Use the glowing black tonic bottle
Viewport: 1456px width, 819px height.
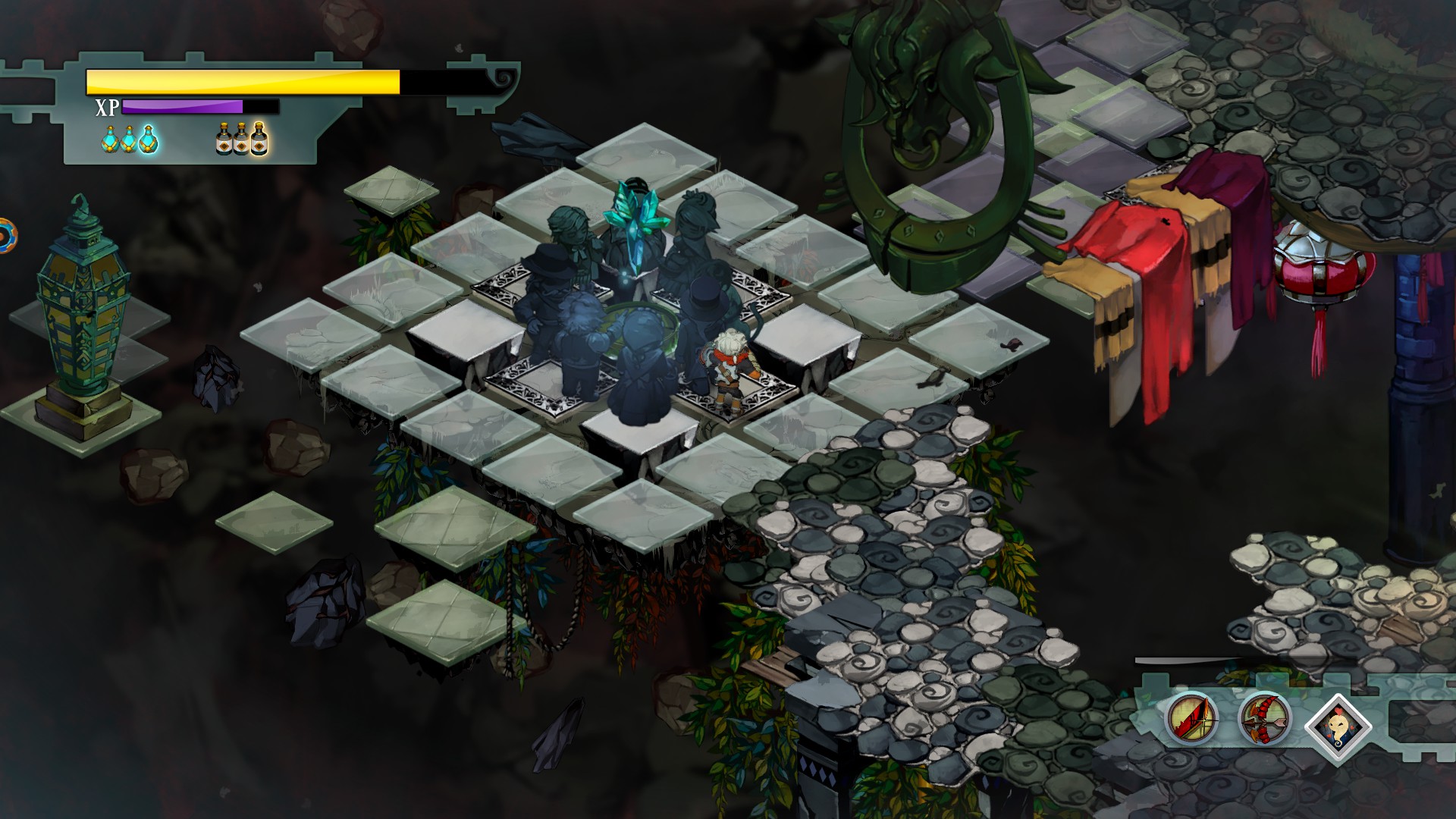click(259, 139)
